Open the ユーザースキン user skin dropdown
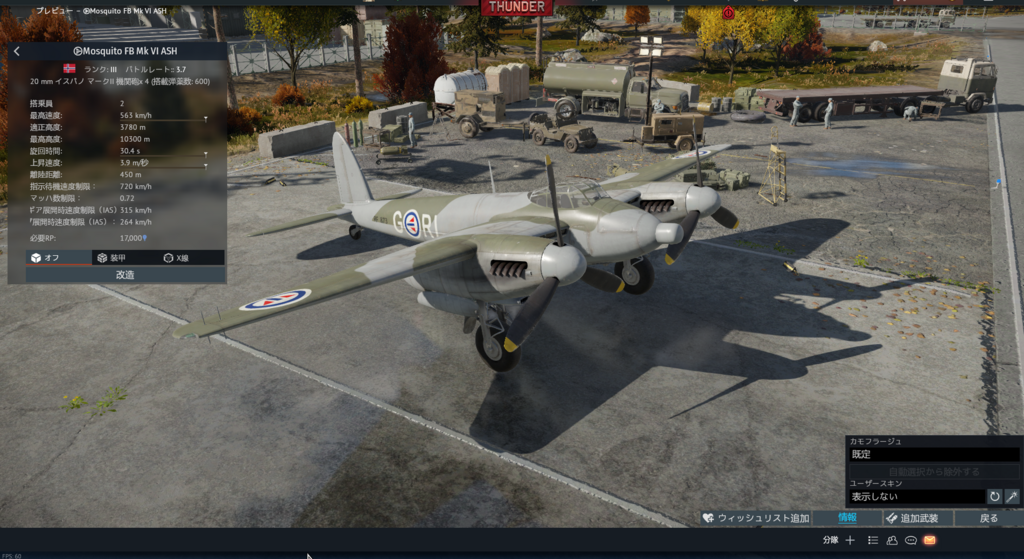 (915, 496)
